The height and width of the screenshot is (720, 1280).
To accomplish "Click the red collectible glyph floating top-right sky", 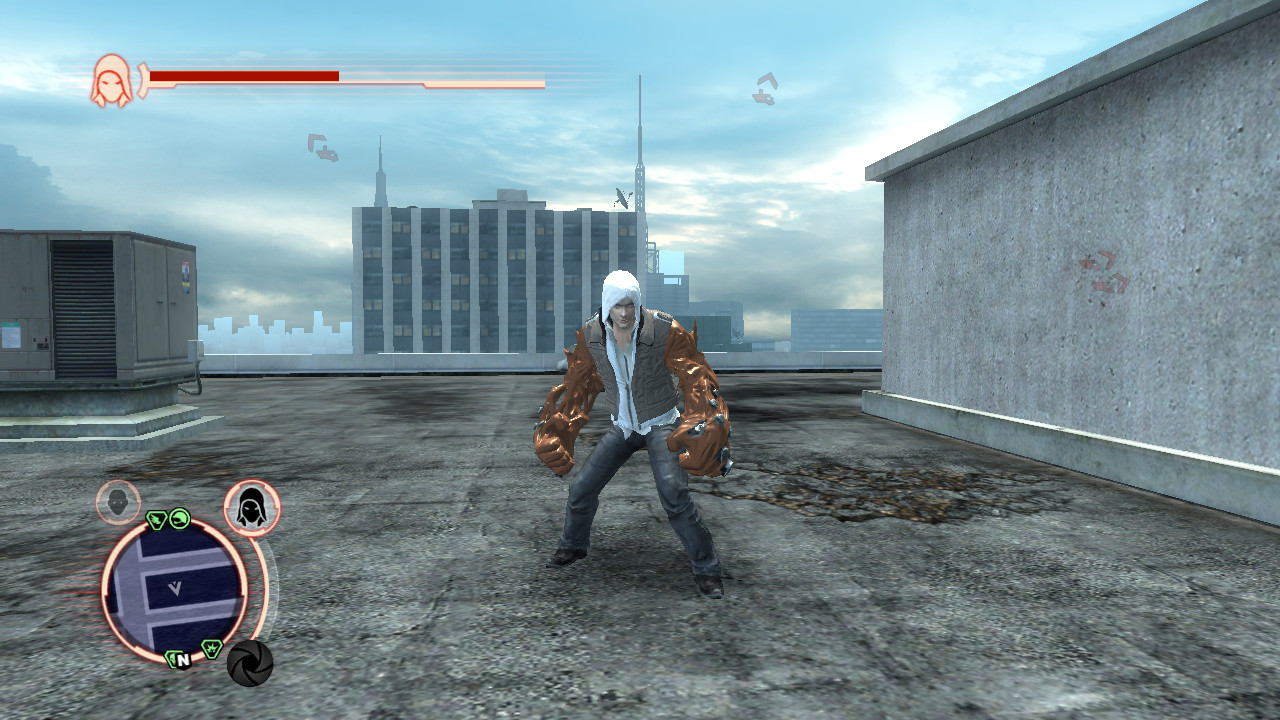I will (765, 88).
